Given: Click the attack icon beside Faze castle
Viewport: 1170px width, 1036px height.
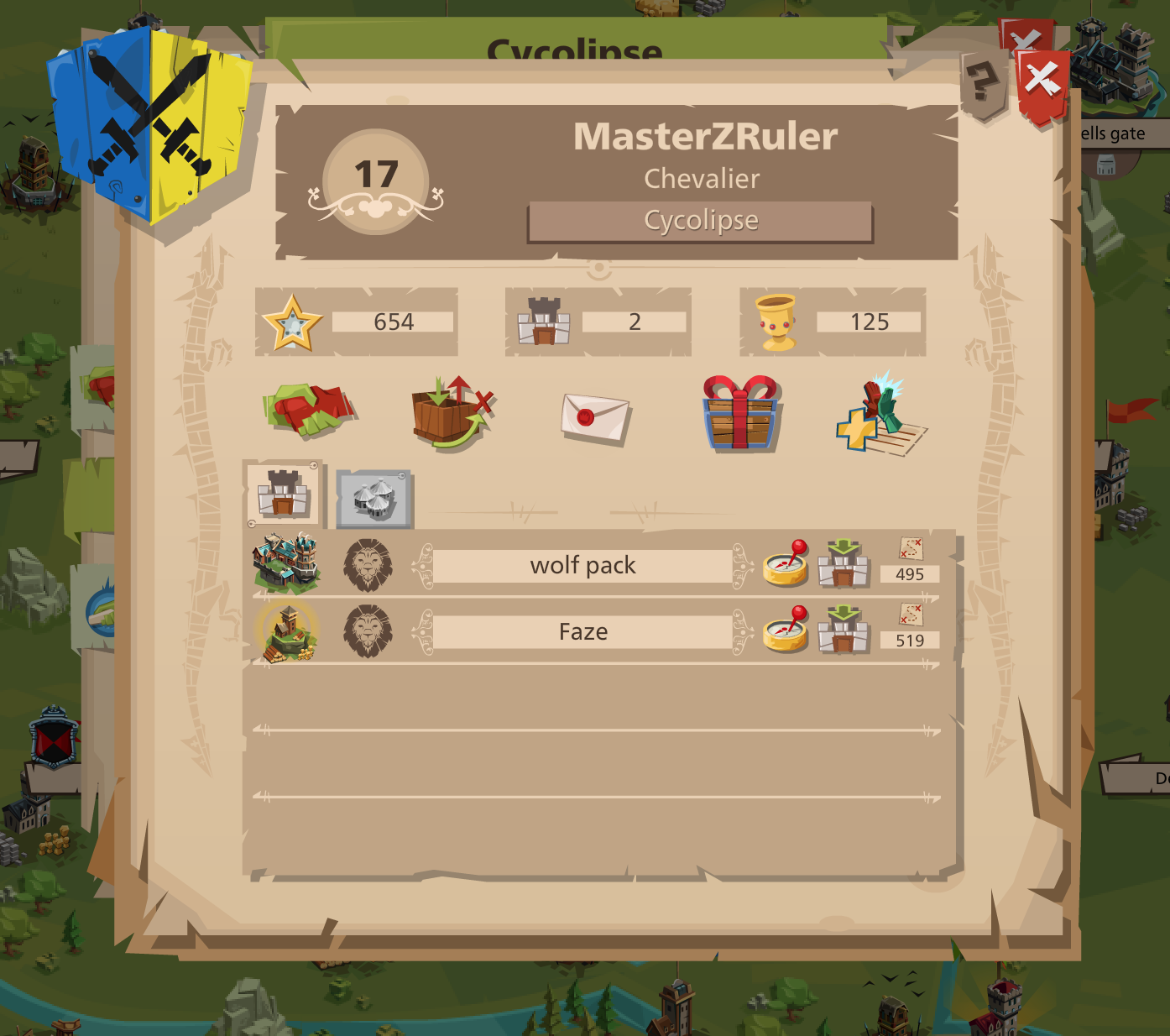Looking at the screenshot, I should tap(844, 631).
